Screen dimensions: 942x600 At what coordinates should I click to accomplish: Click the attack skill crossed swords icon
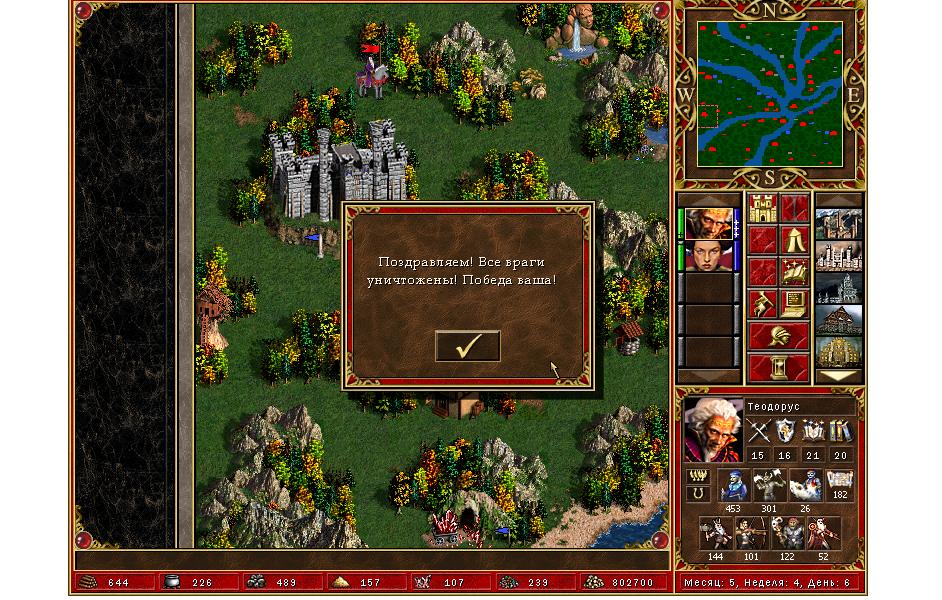[x=757, y=432]
